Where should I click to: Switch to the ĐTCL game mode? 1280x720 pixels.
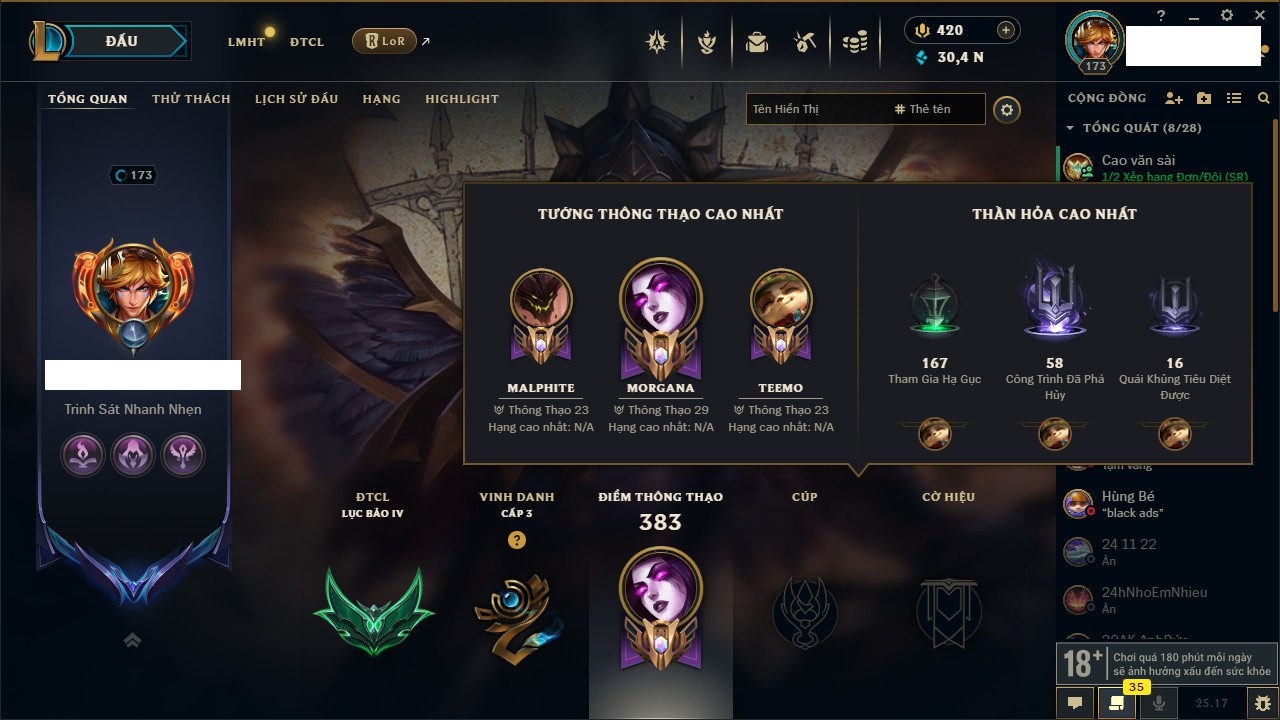pos(307,42)
